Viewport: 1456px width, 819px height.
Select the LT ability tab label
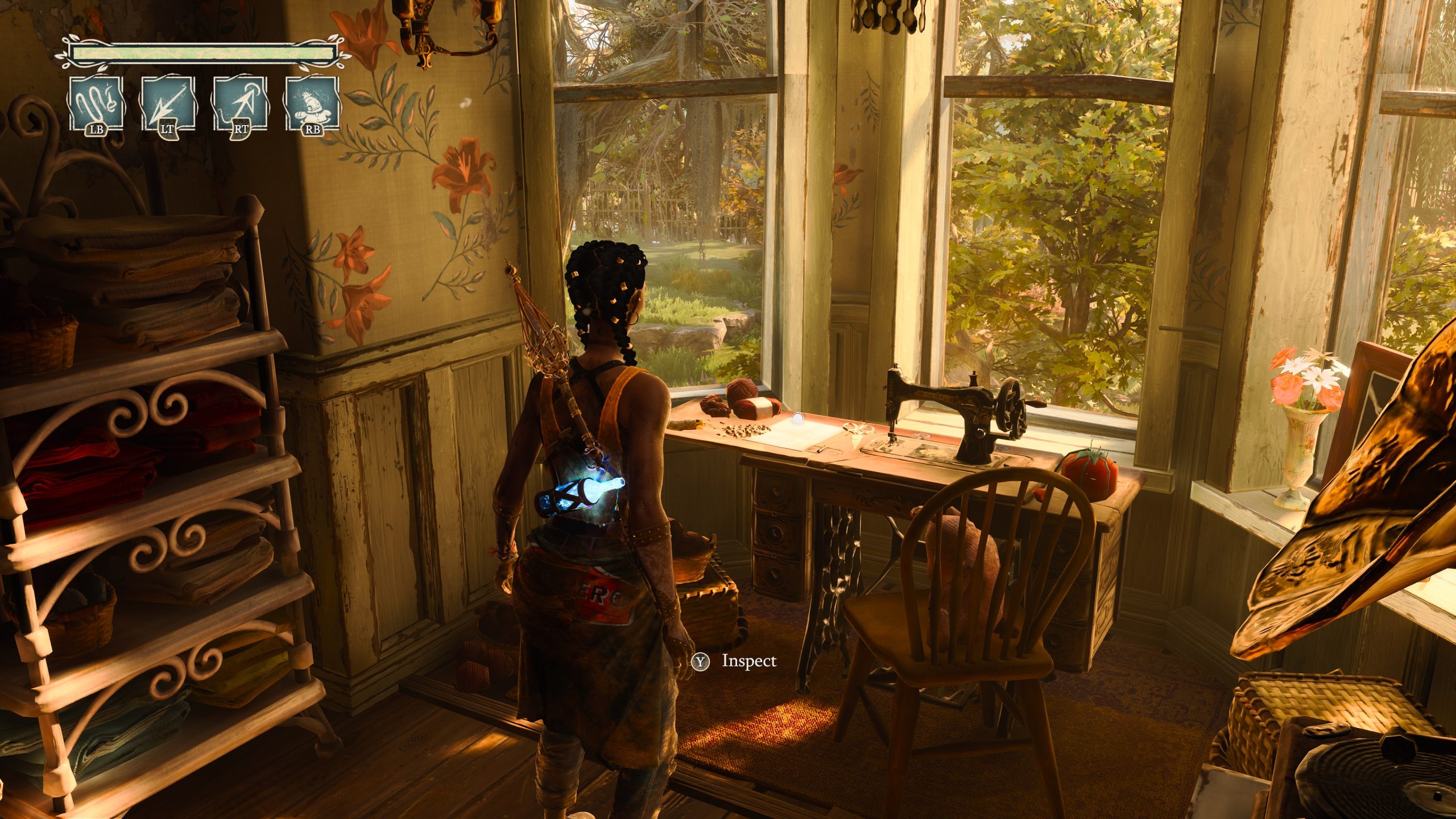pyautogui.click(x=168, y=131)
